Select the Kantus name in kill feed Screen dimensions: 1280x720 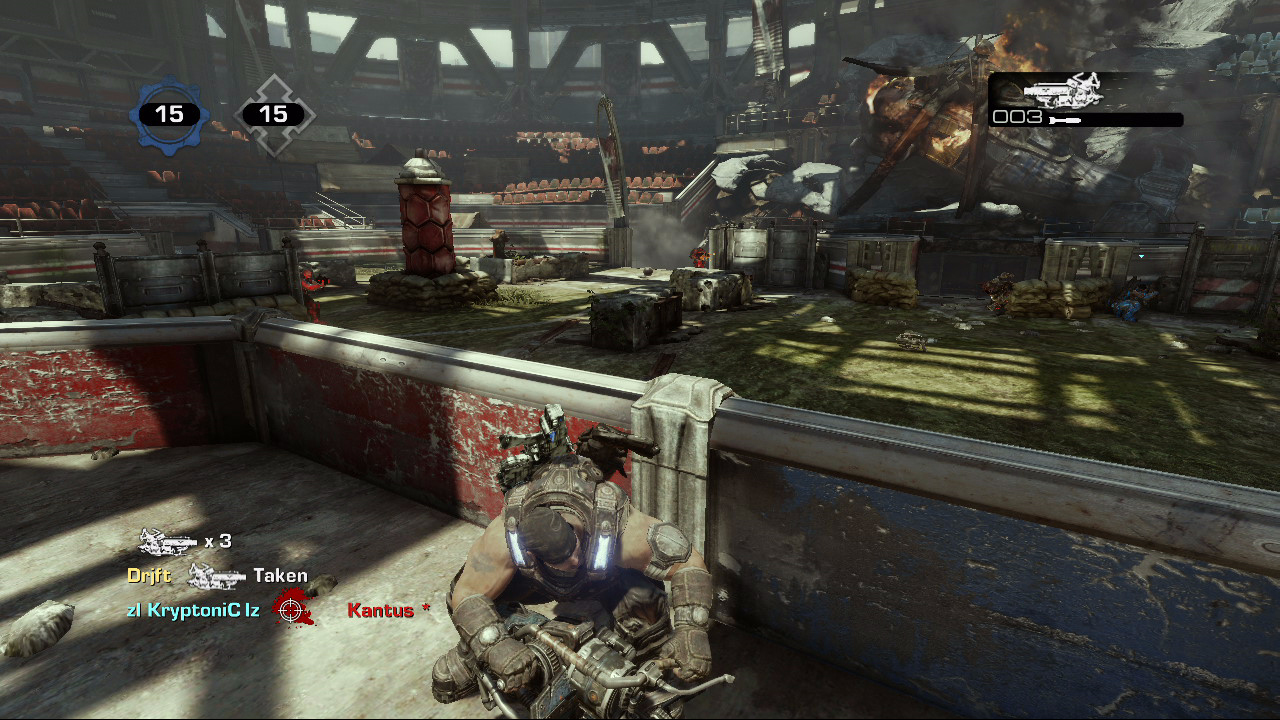pos(380,610)
